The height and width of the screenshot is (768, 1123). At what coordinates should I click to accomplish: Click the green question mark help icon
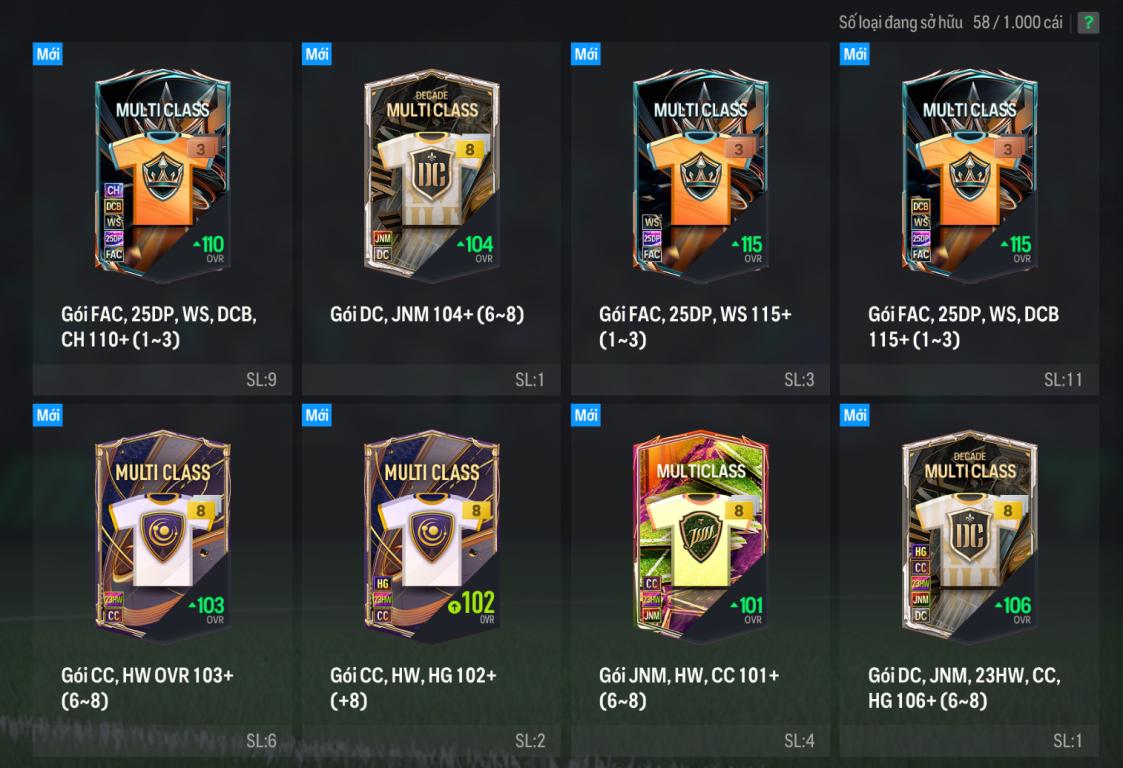tap(1088, 23)
